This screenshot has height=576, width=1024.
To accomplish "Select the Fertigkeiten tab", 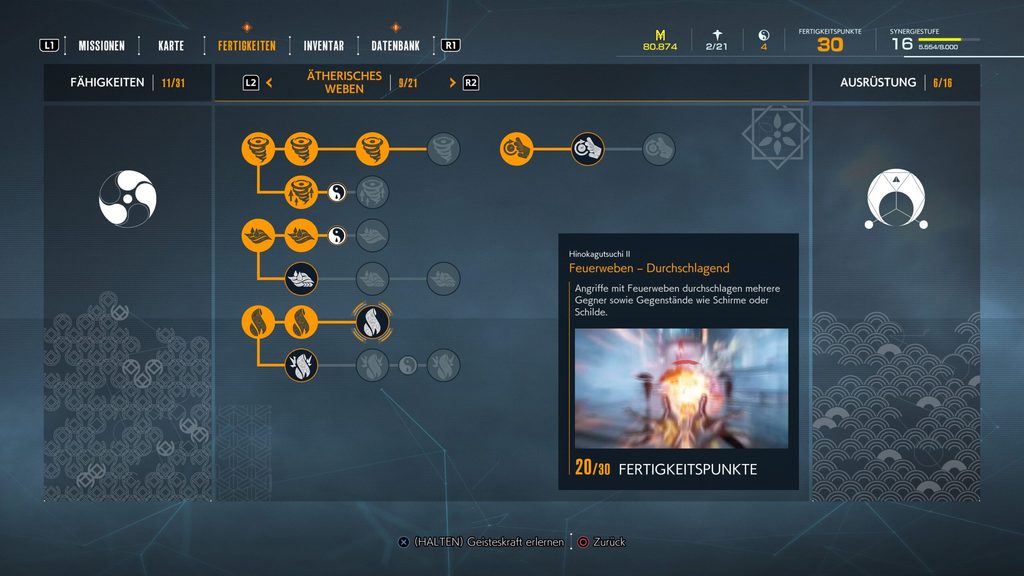I will pos(247,46).
